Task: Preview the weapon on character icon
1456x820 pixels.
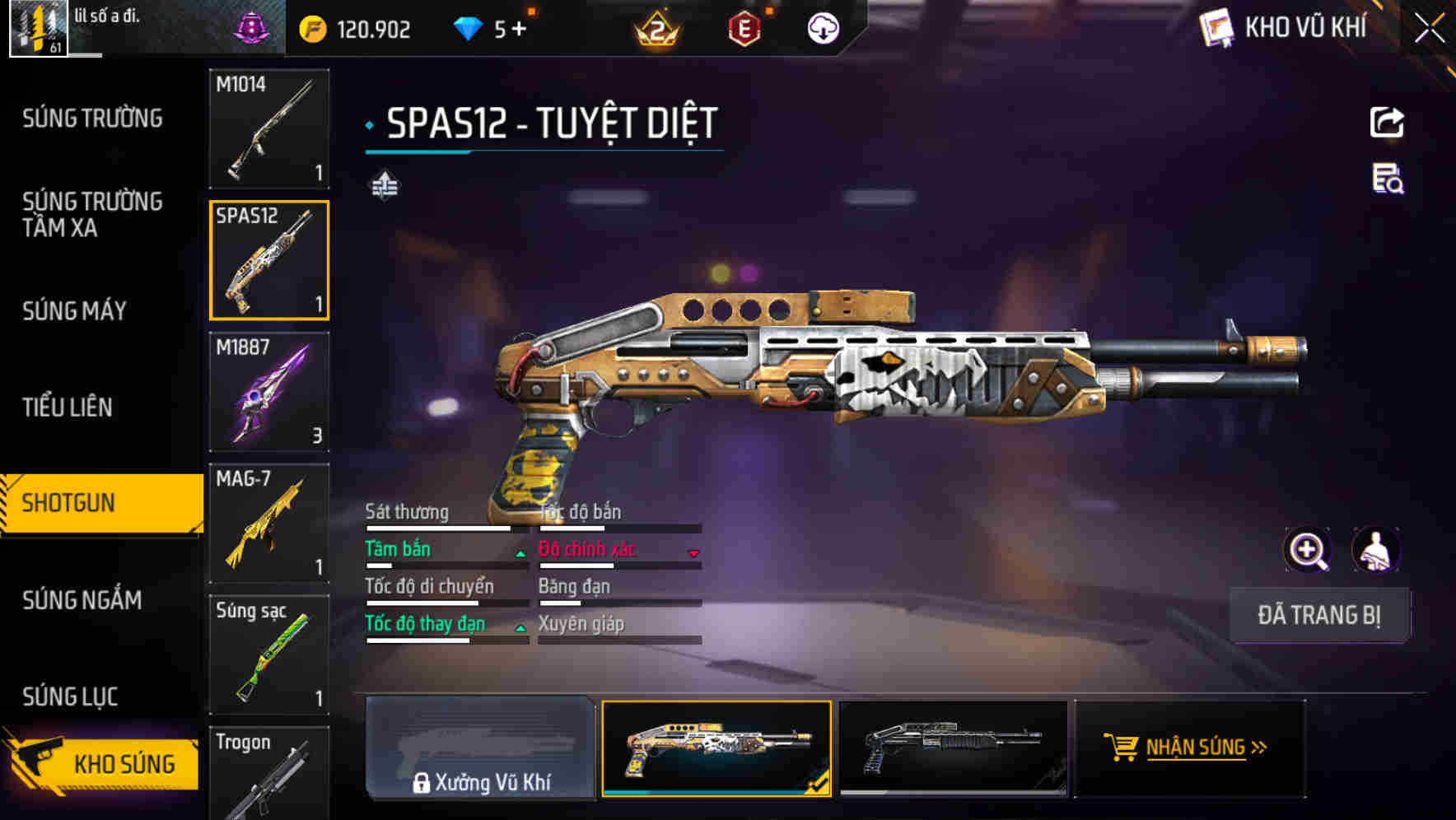Action: (x=1375, y=550)
